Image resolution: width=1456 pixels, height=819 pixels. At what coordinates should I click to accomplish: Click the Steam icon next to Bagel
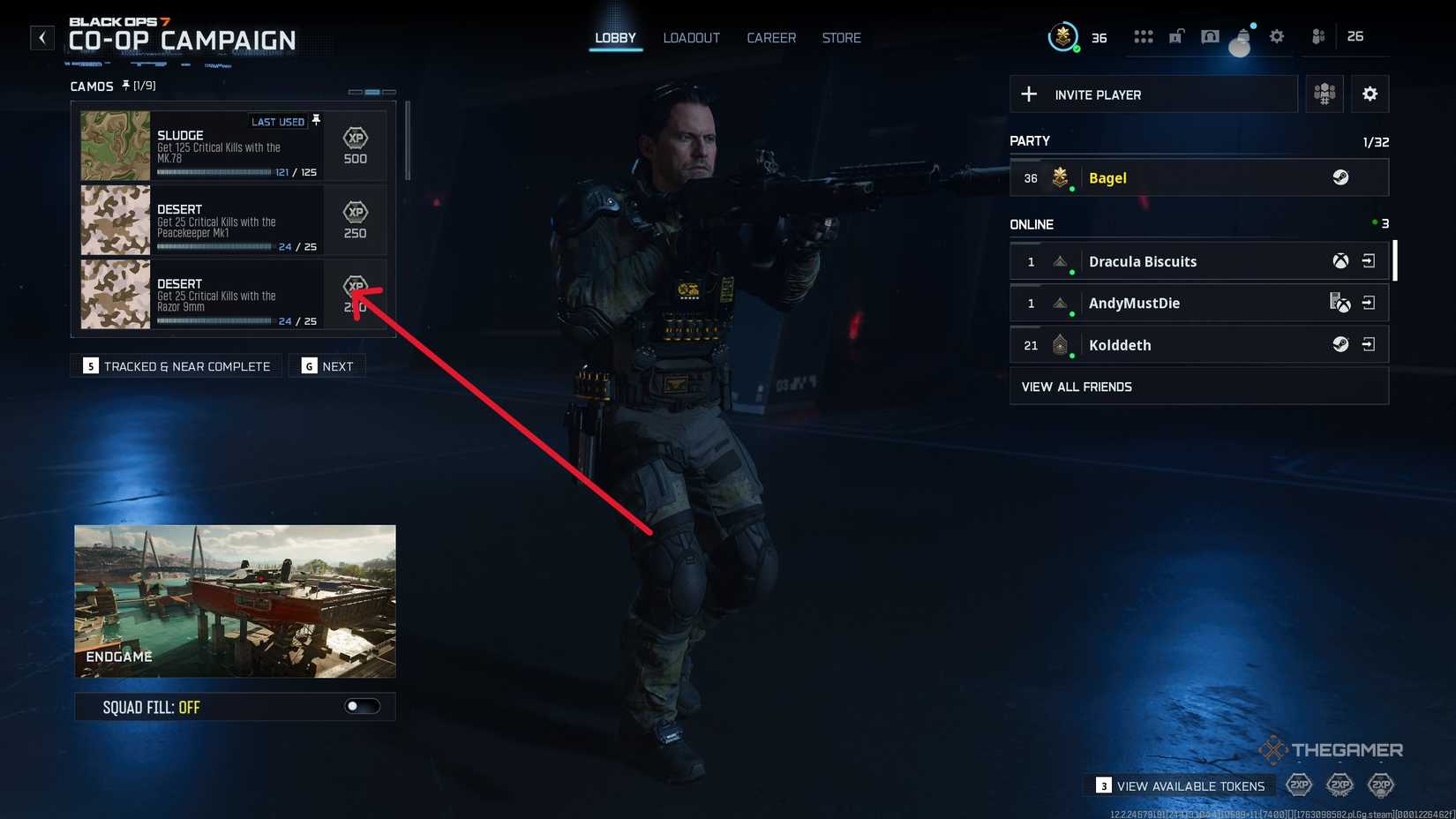1341,177
